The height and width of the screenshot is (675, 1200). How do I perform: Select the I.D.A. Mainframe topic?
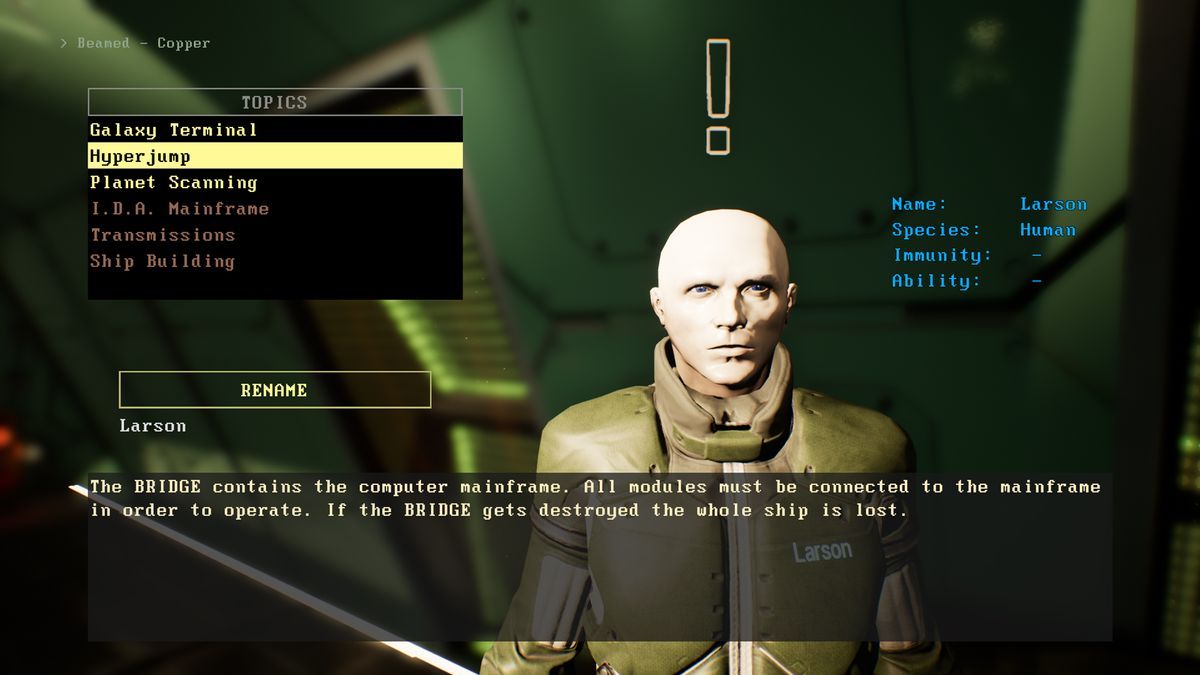point(180,209)
